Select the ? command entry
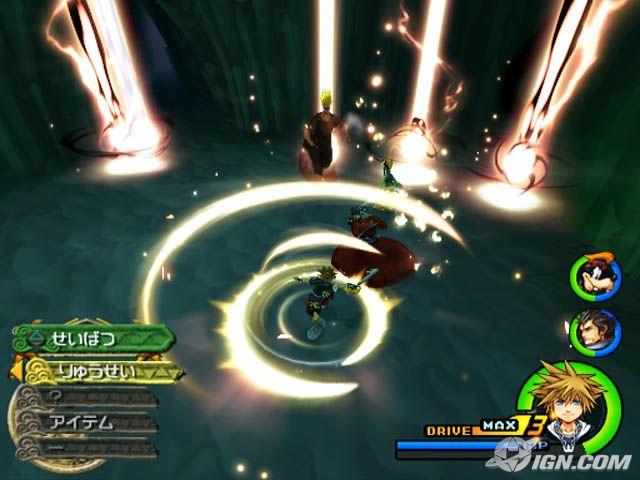The image size is (640, 480). click(x=90, y=397)
